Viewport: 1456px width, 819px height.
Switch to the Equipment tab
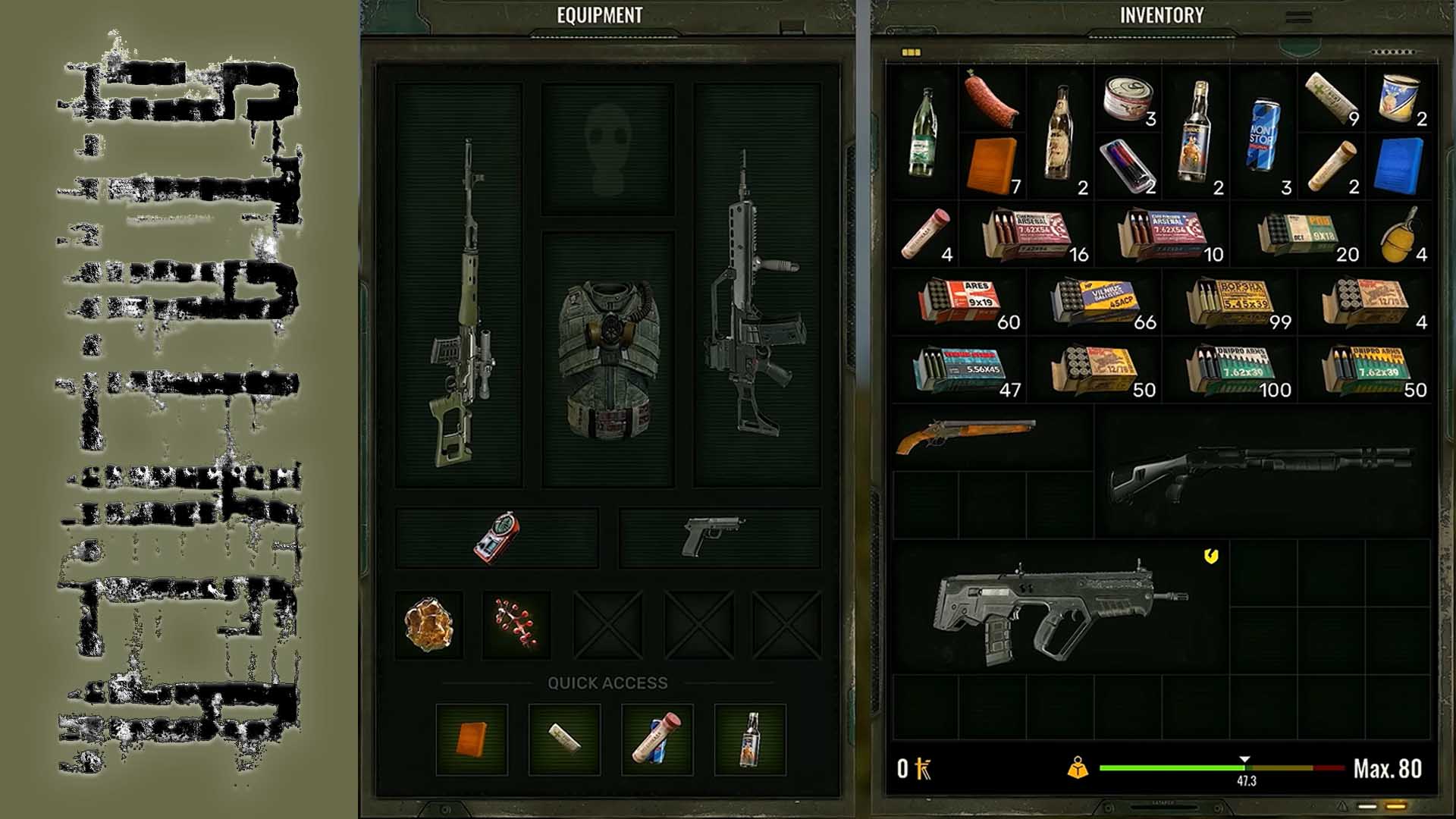pos(598,13)
